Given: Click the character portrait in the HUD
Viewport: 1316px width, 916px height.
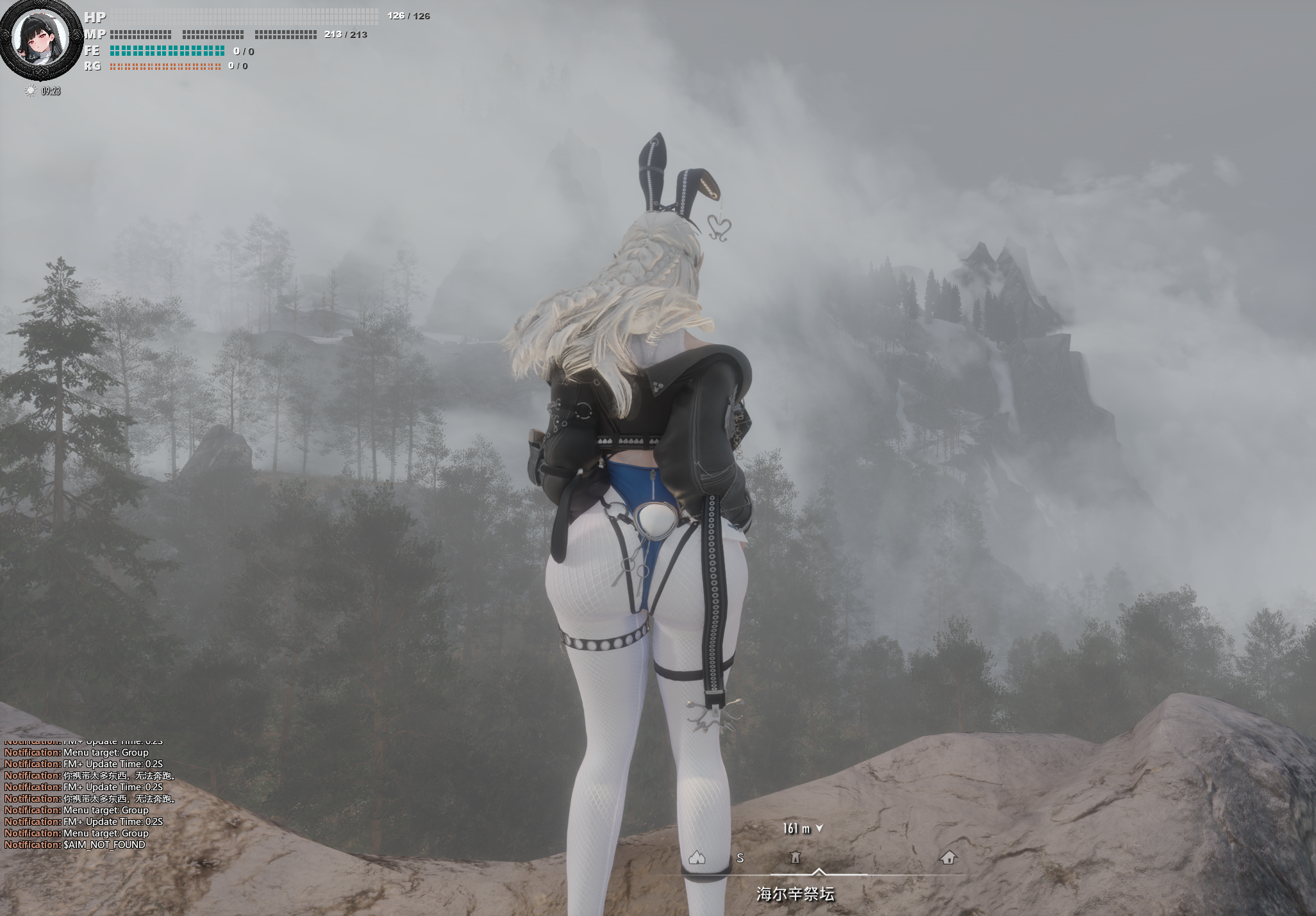Looking at the screenshot, I should (41, 39).
